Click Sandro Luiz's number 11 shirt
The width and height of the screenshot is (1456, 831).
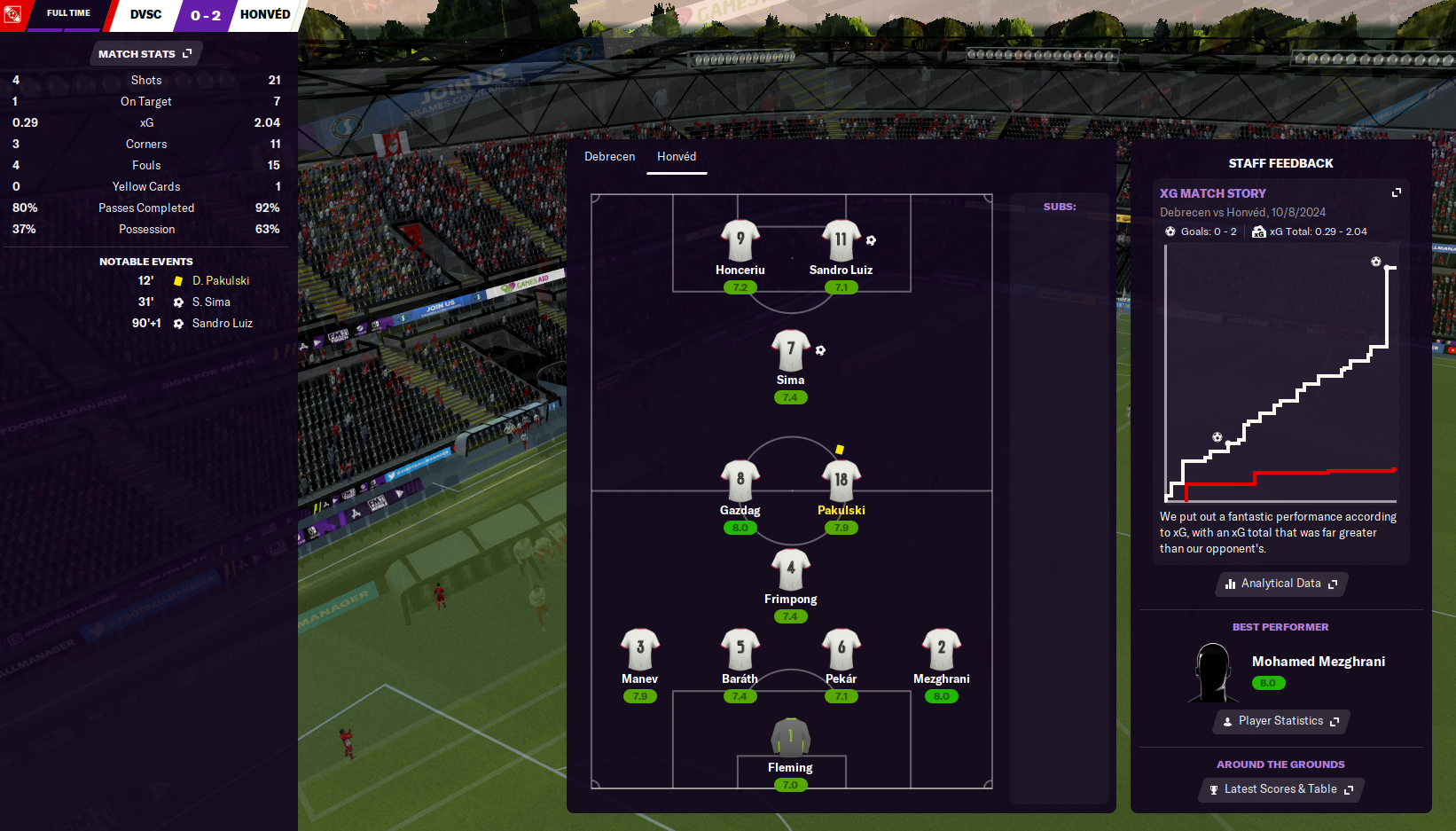click(841, 239)
